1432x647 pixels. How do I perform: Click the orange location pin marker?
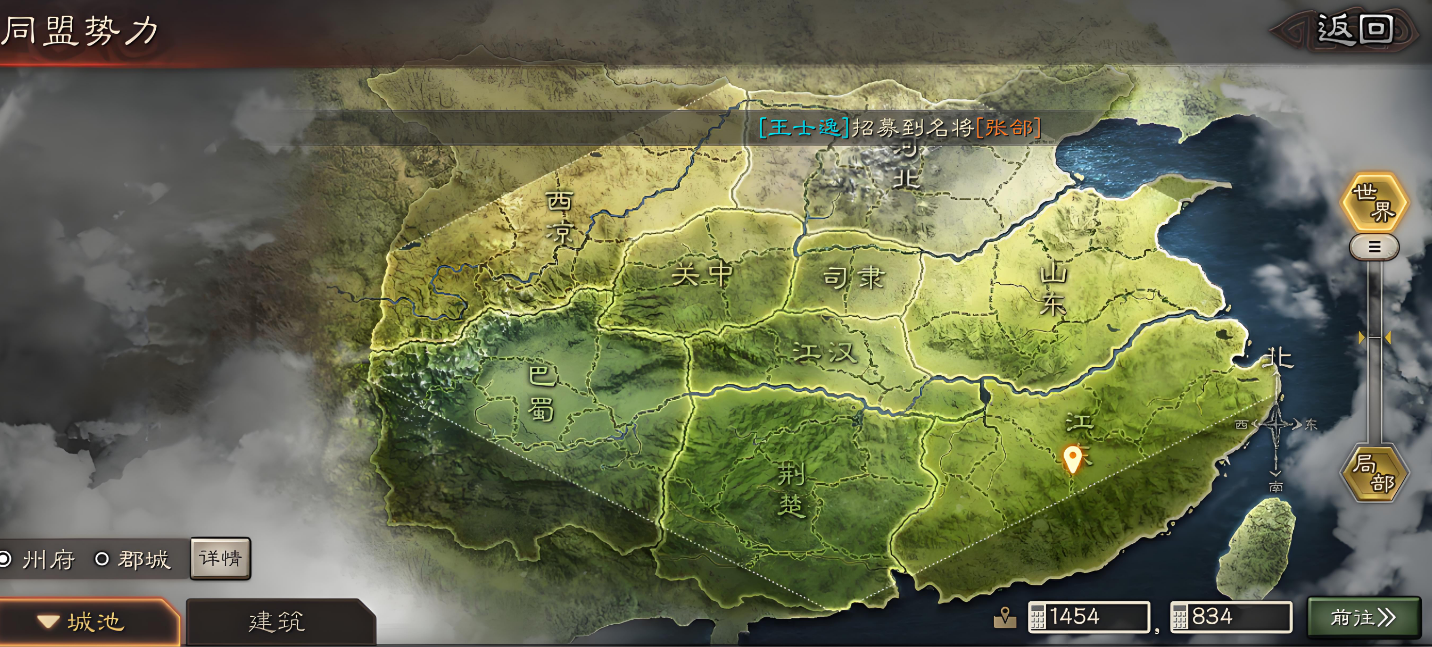1073,458
